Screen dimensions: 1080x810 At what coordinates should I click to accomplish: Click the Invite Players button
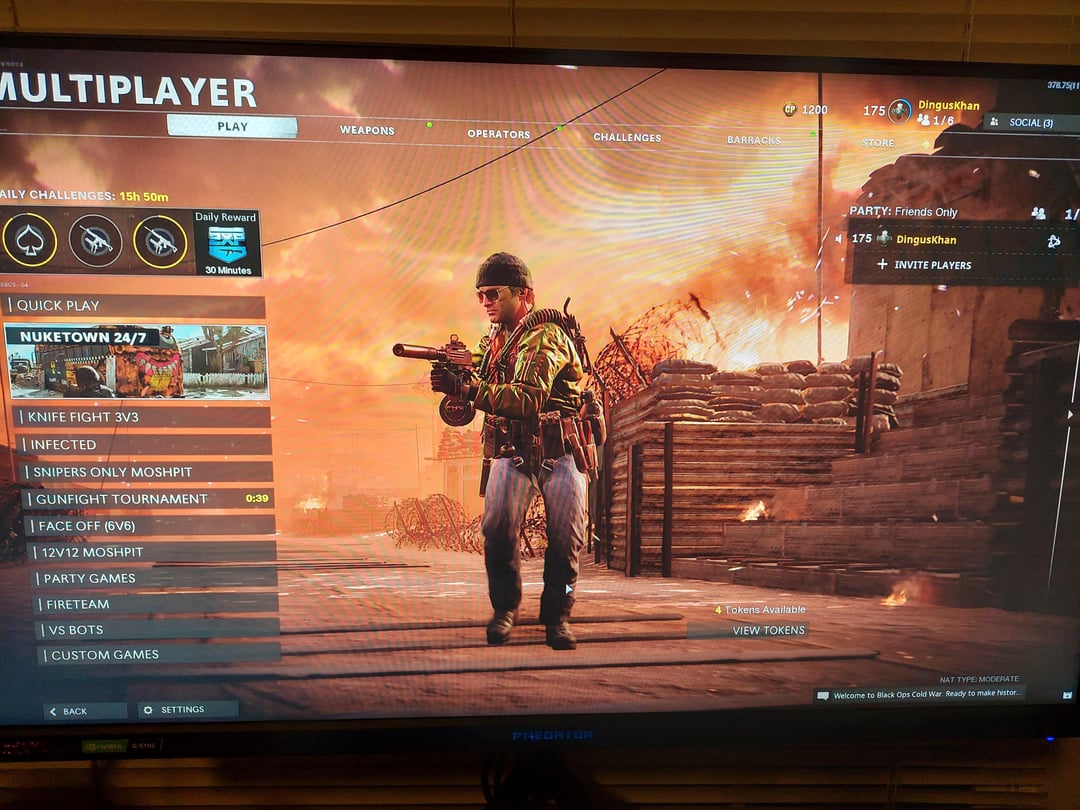pyautogui.click(x=923, y=265)
